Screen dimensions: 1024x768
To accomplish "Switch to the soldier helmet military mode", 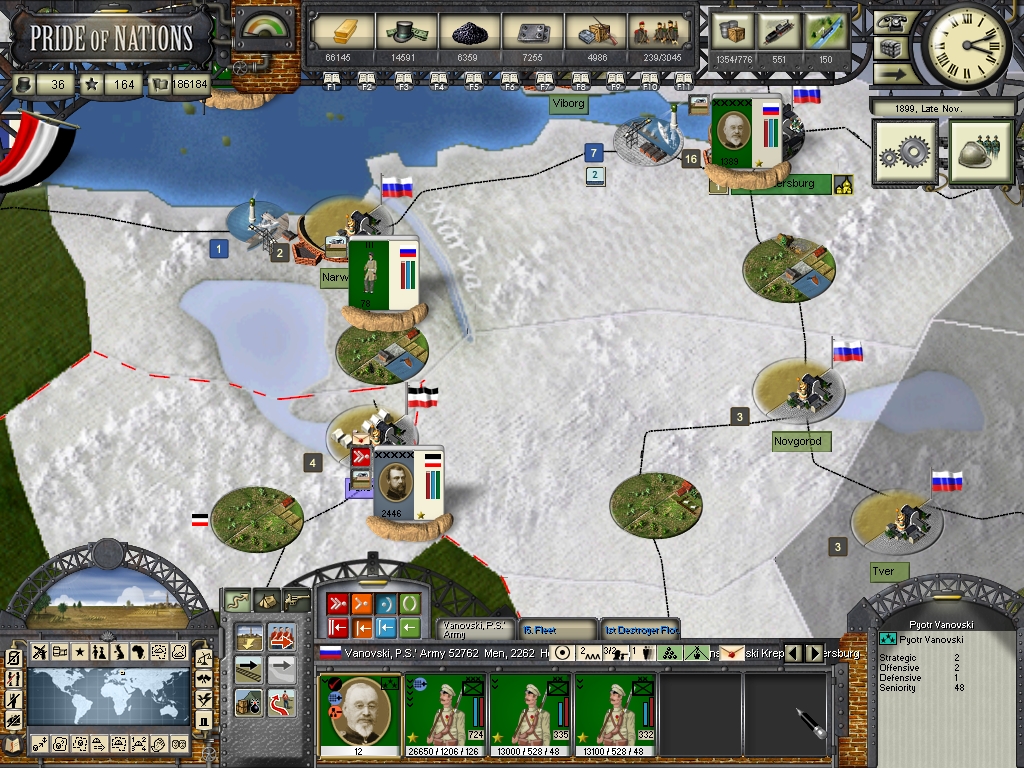I will 981,153.
